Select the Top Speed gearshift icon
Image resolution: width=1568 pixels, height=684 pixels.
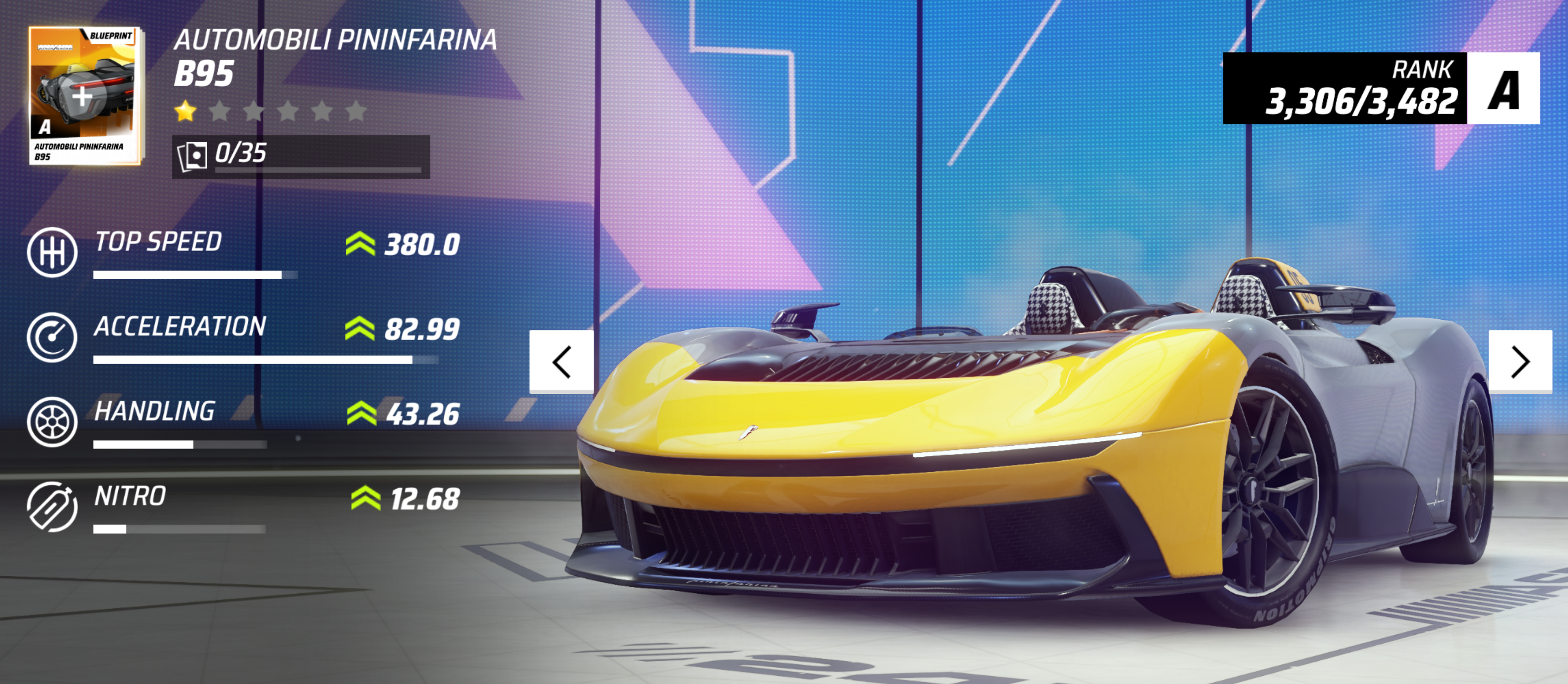click(52, 252)
